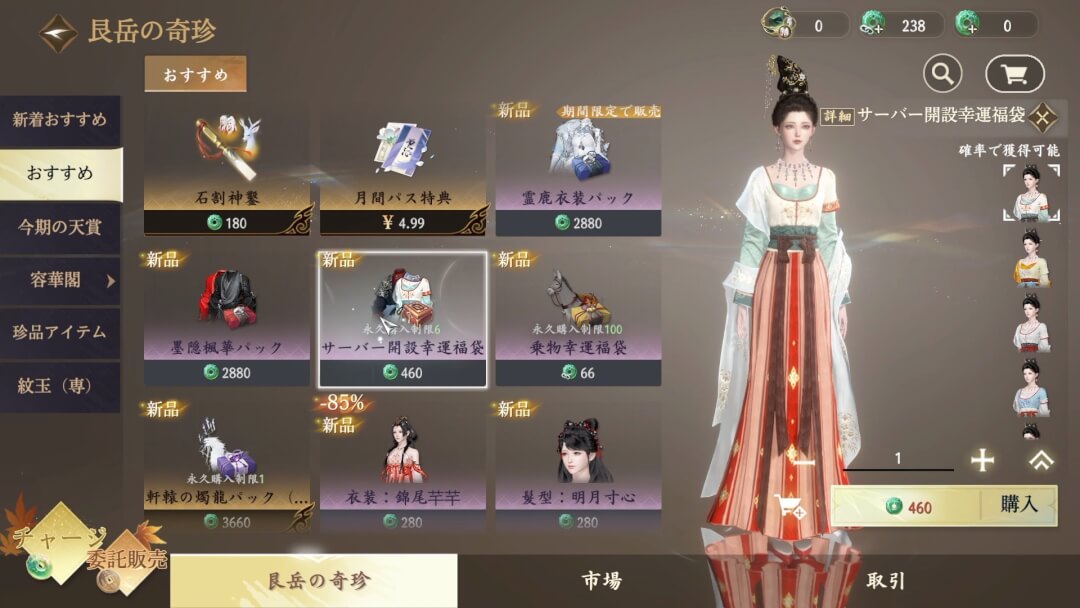
Task: Buy the item with the 購入 button
Action: pos(1018,505)
